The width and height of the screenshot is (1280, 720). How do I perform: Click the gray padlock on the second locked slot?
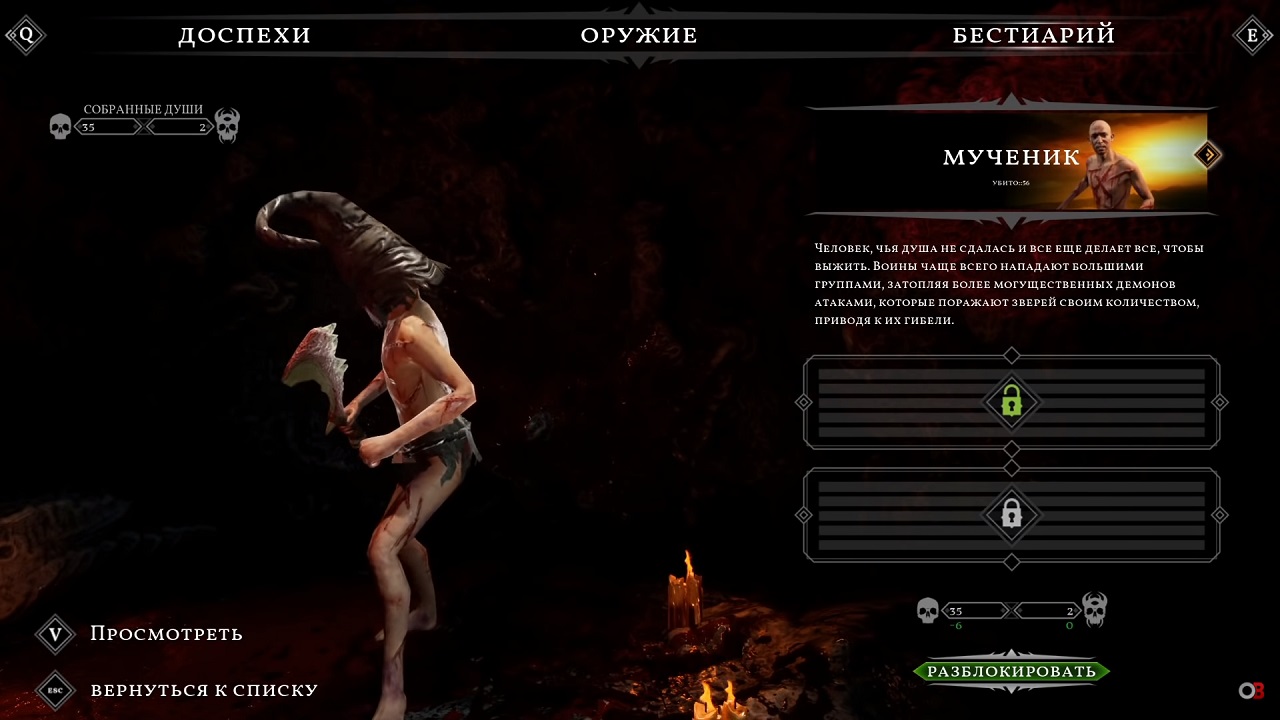(x=1011, y=514)
